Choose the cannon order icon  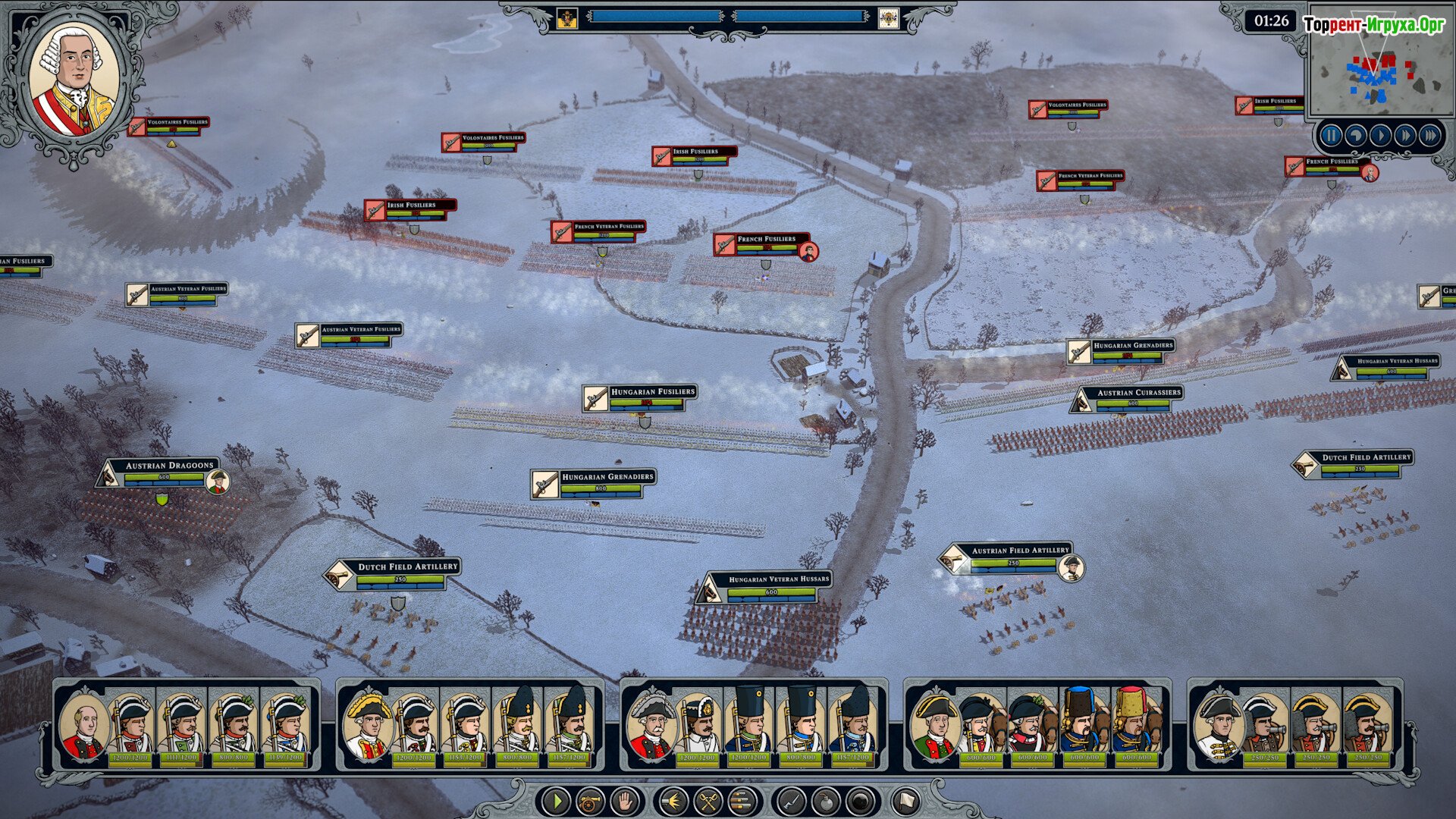(x=591, y=801)
